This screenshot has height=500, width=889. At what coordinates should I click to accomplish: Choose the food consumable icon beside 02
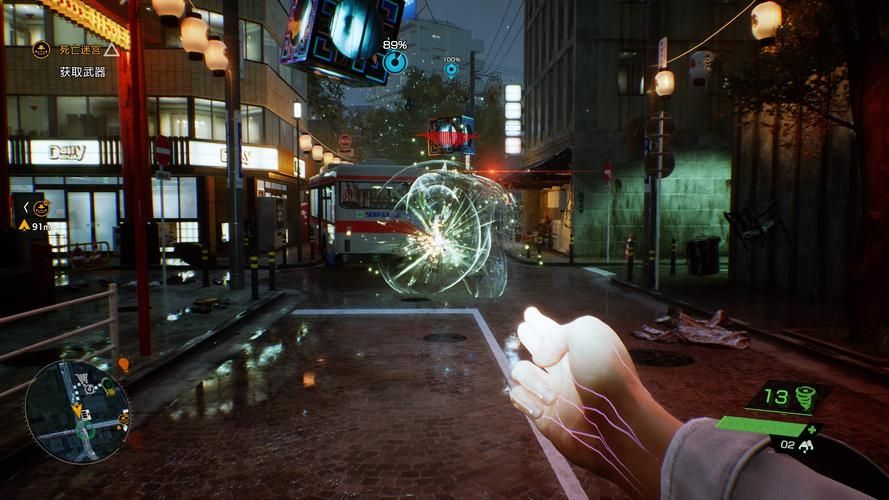(806, 446)
